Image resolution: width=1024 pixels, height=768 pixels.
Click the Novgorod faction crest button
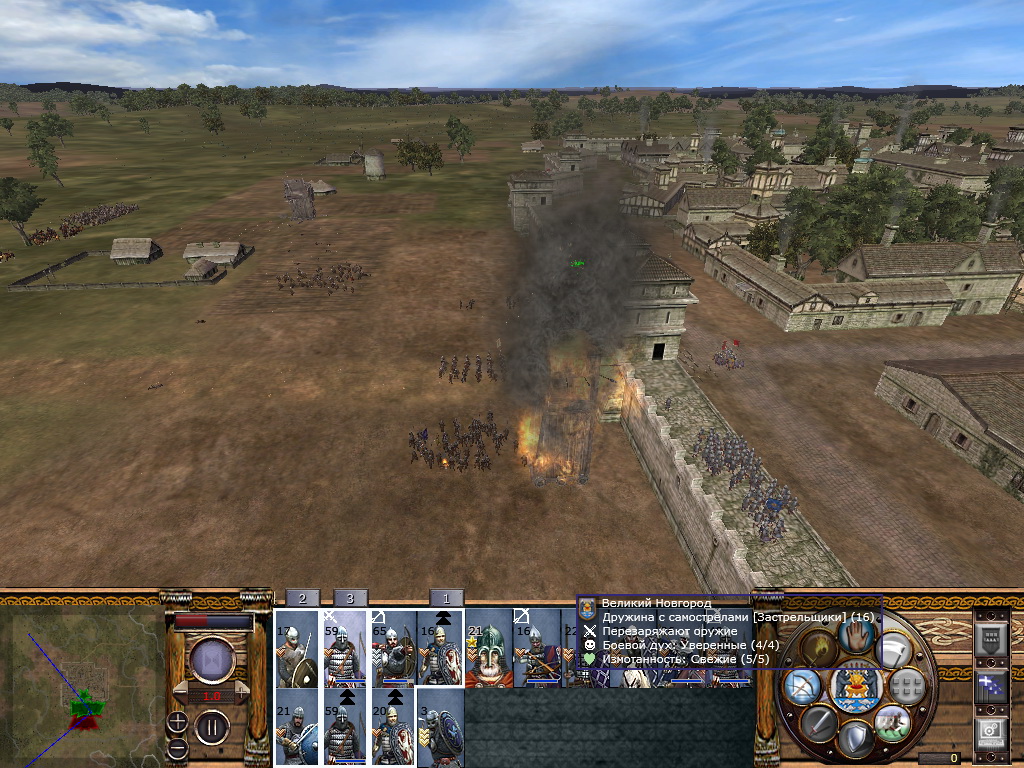855,686
